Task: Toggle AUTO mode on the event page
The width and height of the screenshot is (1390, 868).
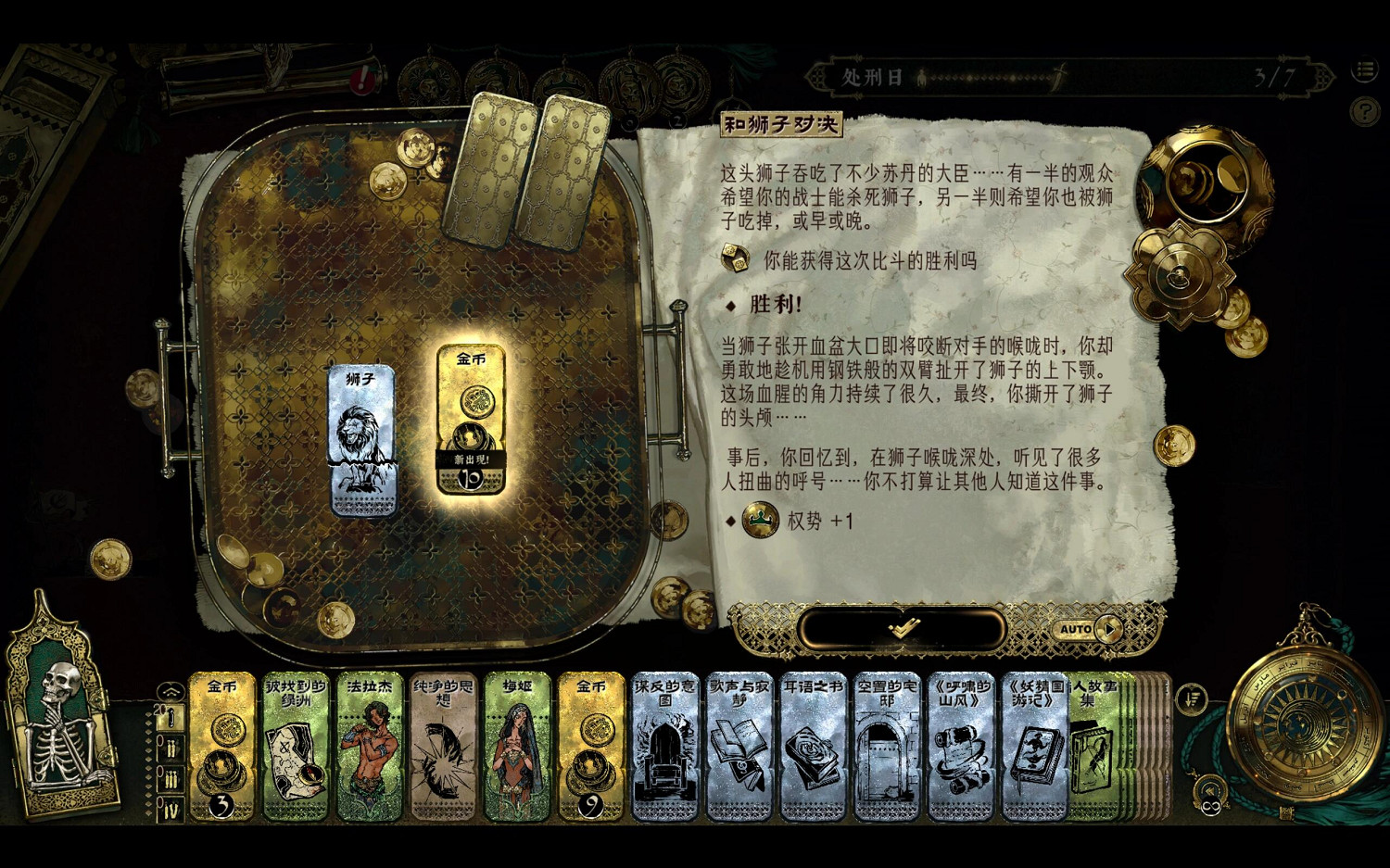Action: [x=1078, y=629]
